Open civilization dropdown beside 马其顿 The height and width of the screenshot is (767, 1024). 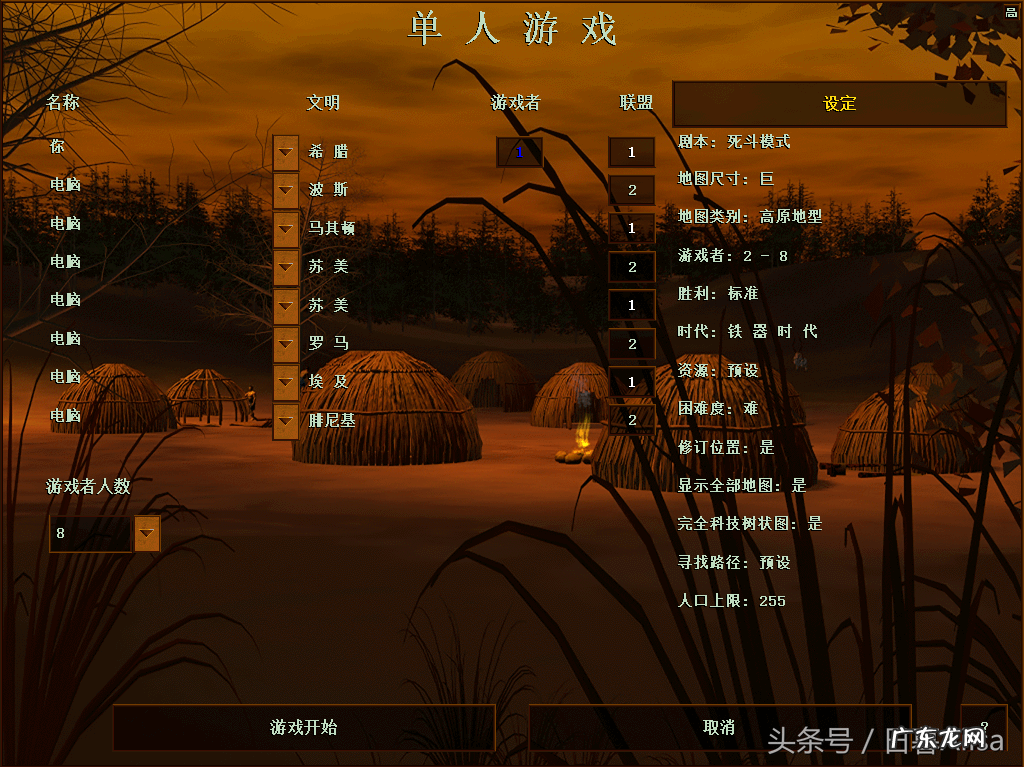tap(286, 229)
